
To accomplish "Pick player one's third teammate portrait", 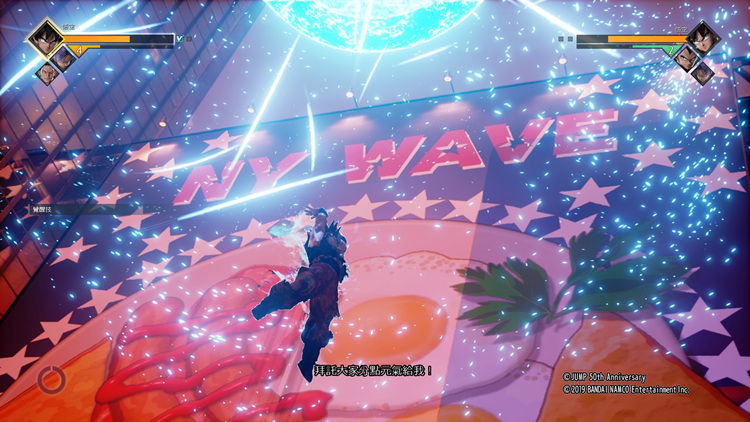I will coord(45,72).
